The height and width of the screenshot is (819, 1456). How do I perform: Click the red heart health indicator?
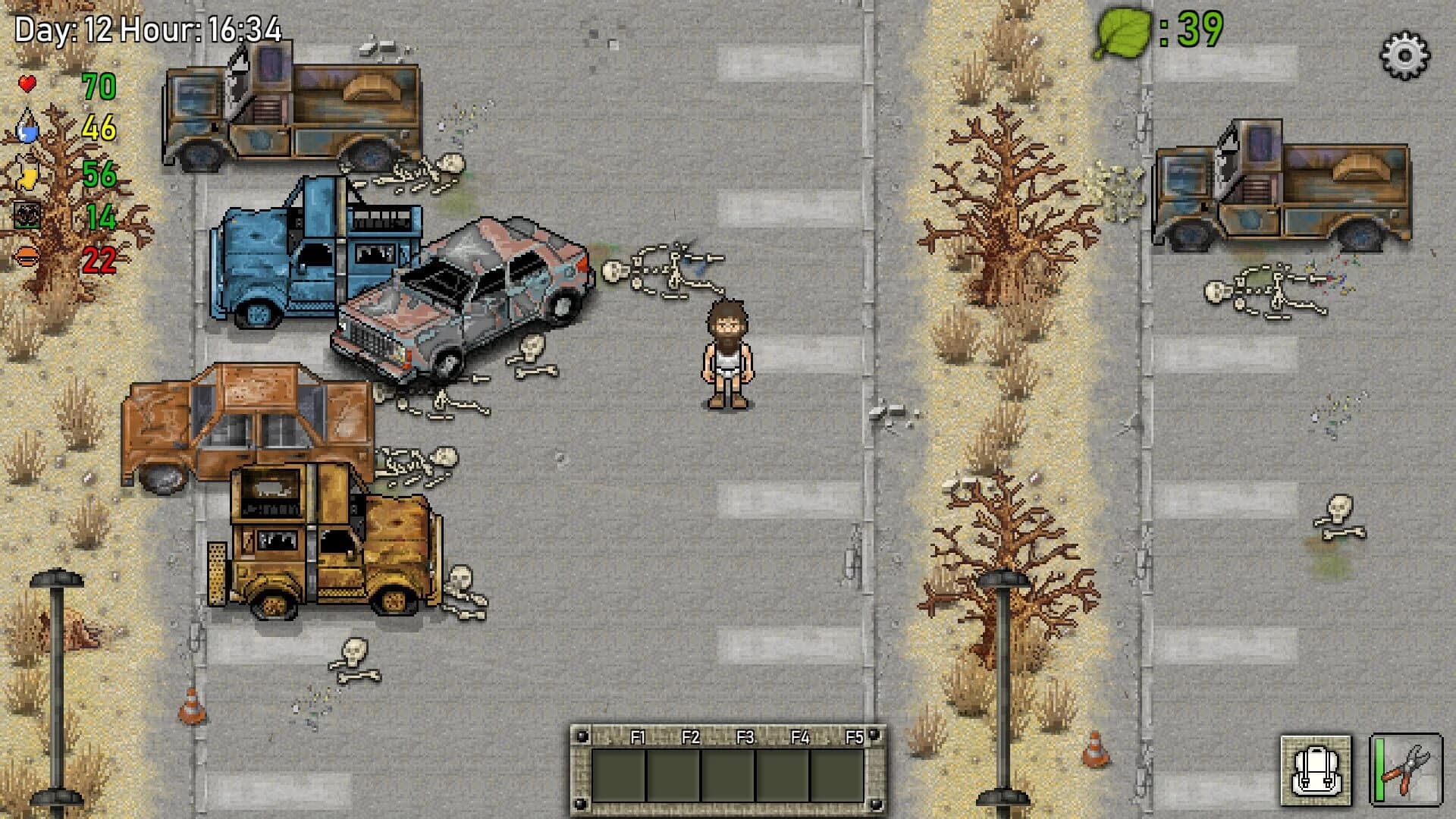29,83
